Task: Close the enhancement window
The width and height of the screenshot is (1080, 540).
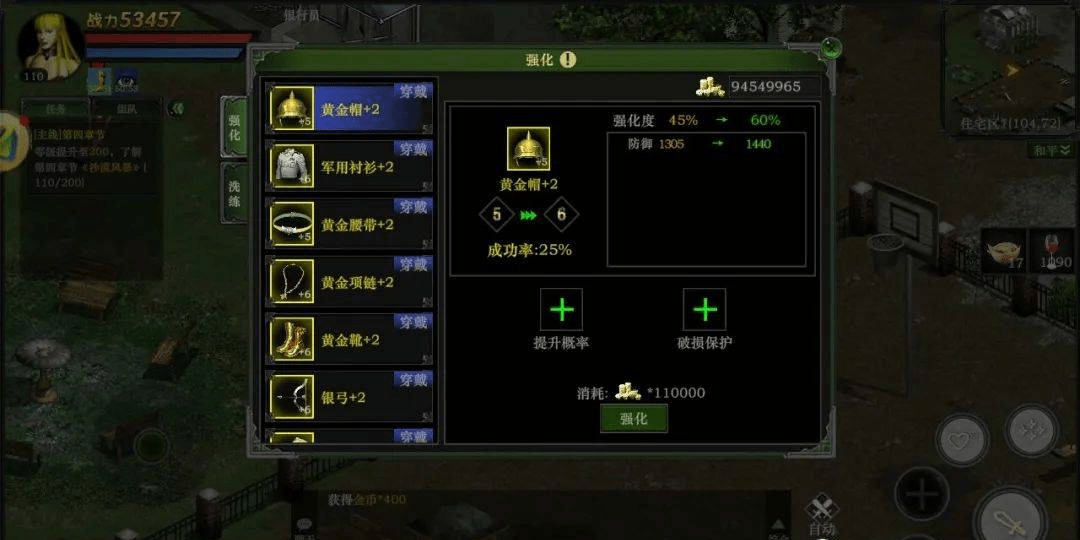Action: coord(830,47)
